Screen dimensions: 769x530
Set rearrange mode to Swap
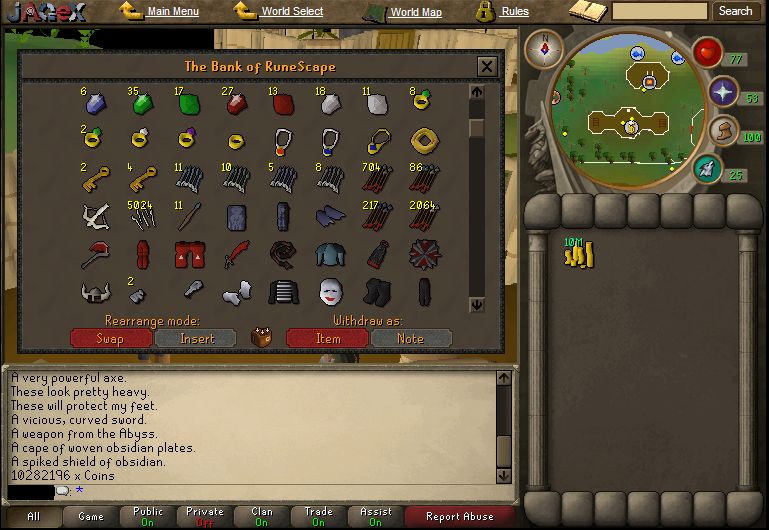click(x=110, y=338)
